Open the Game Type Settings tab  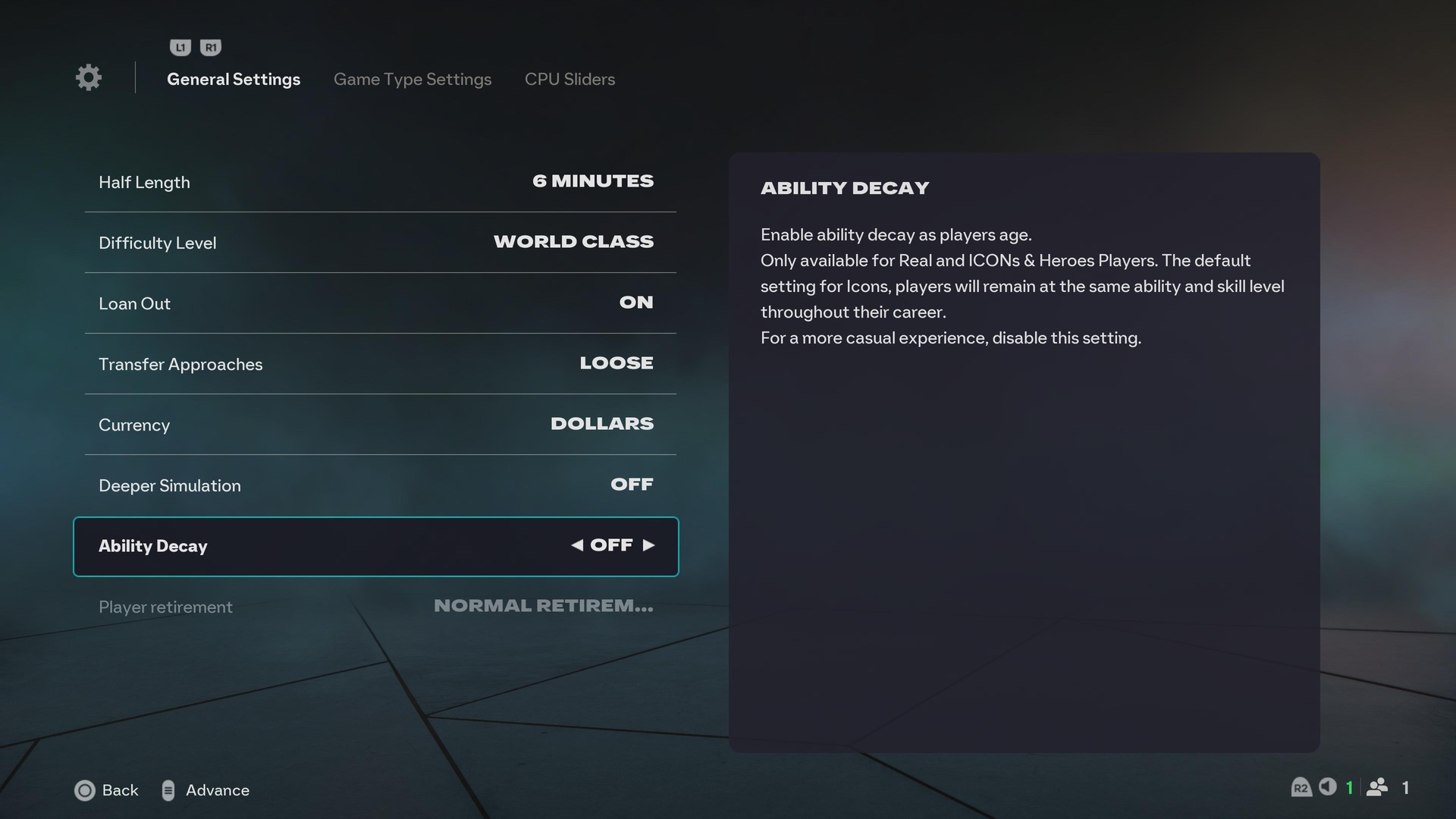click(x=413, y=79)
